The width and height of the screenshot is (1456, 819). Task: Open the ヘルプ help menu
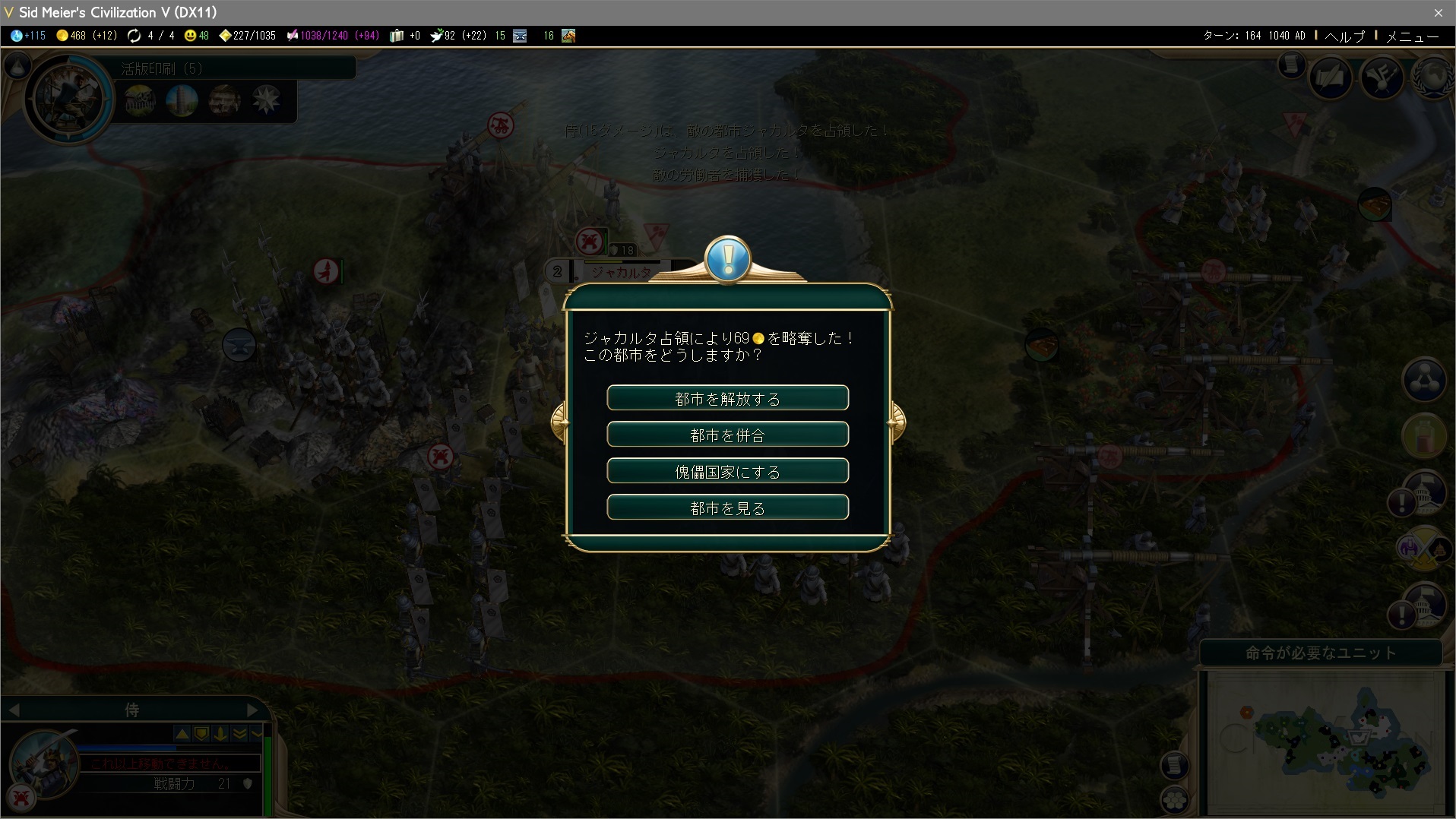coord(1344,36)
